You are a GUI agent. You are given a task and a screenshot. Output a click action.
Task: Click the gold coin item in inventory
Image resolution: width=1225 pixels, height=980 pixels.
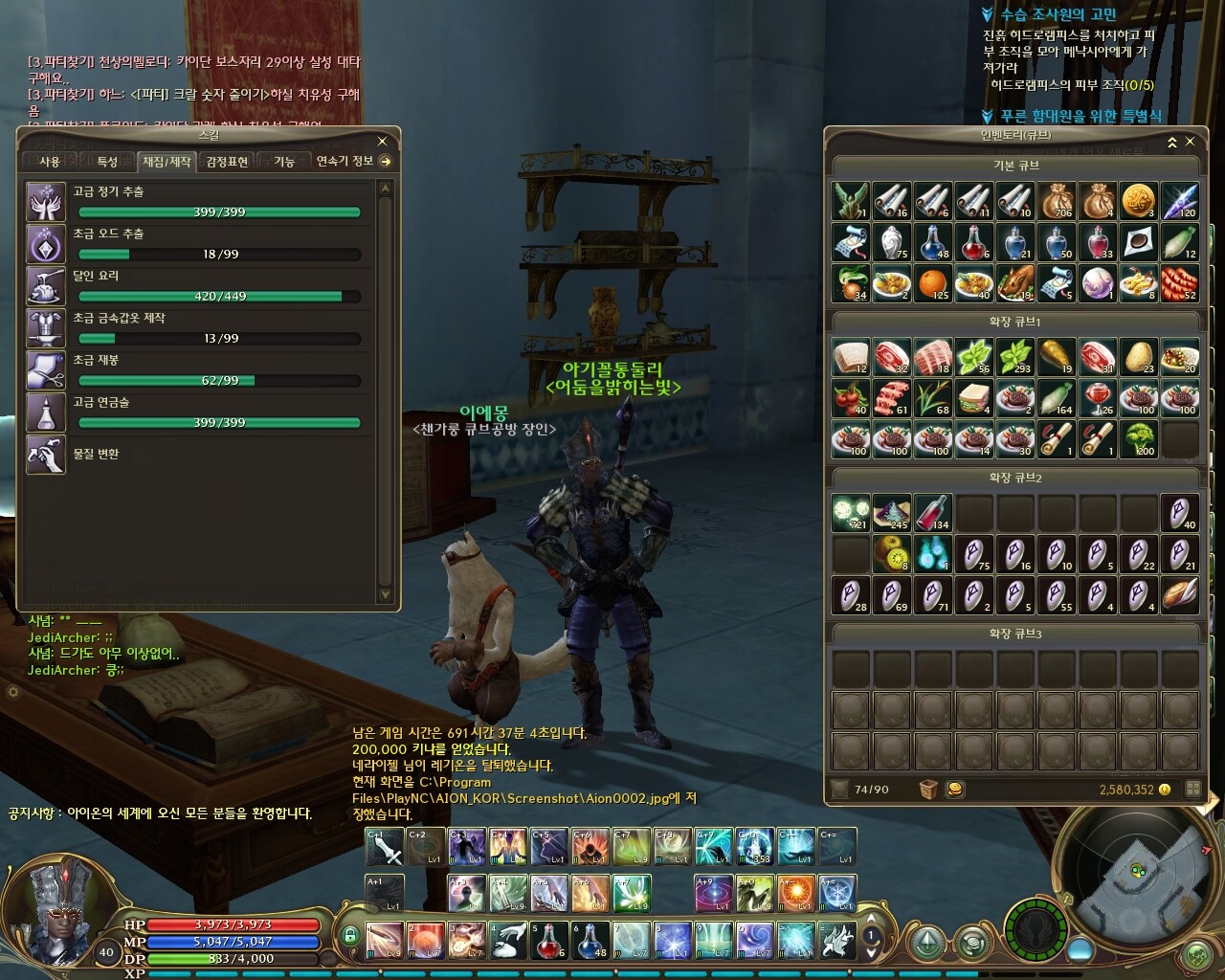1138,201
